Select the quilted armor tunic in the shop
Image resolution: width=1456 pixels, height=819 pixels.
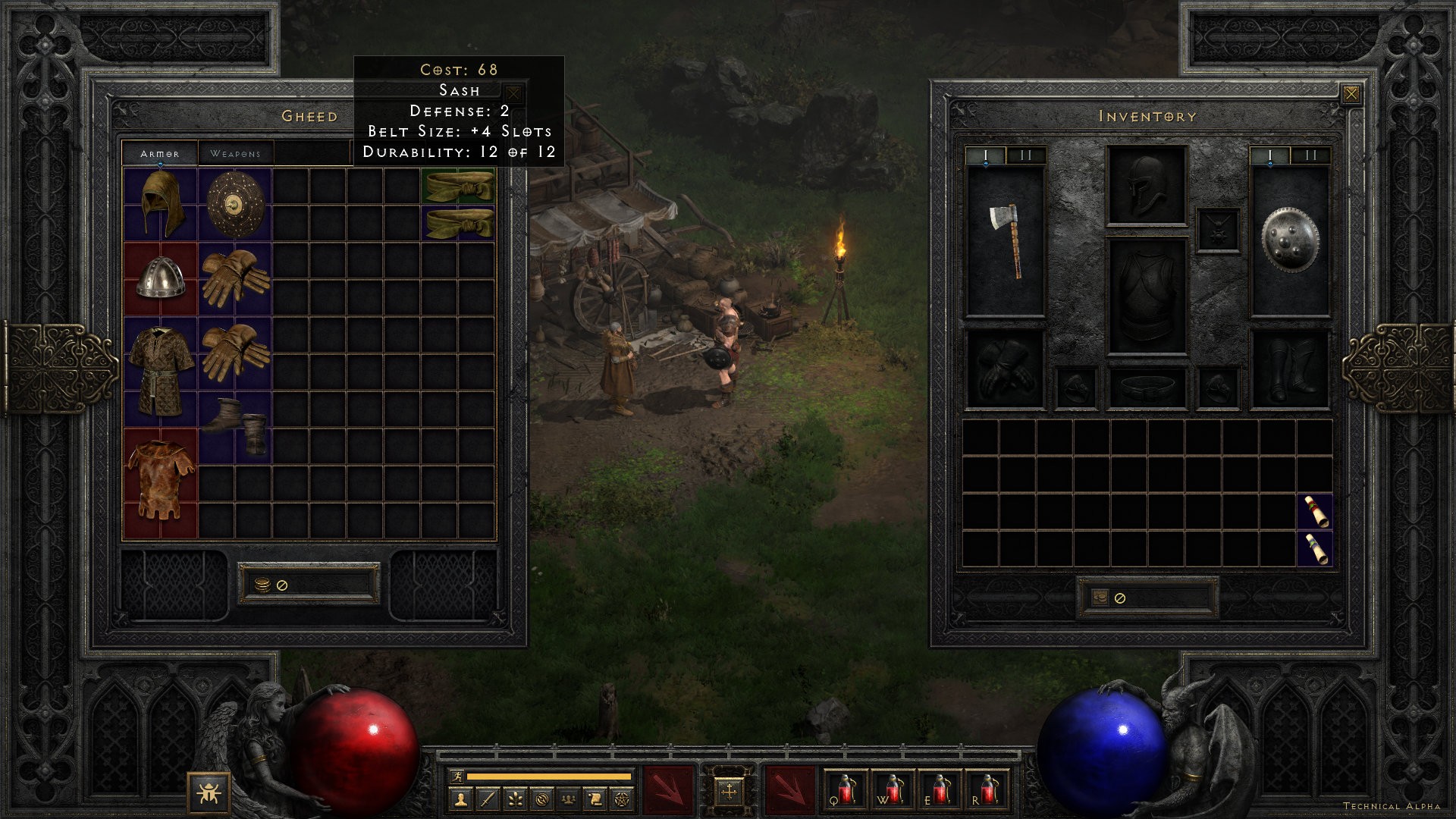coord(160,372)
